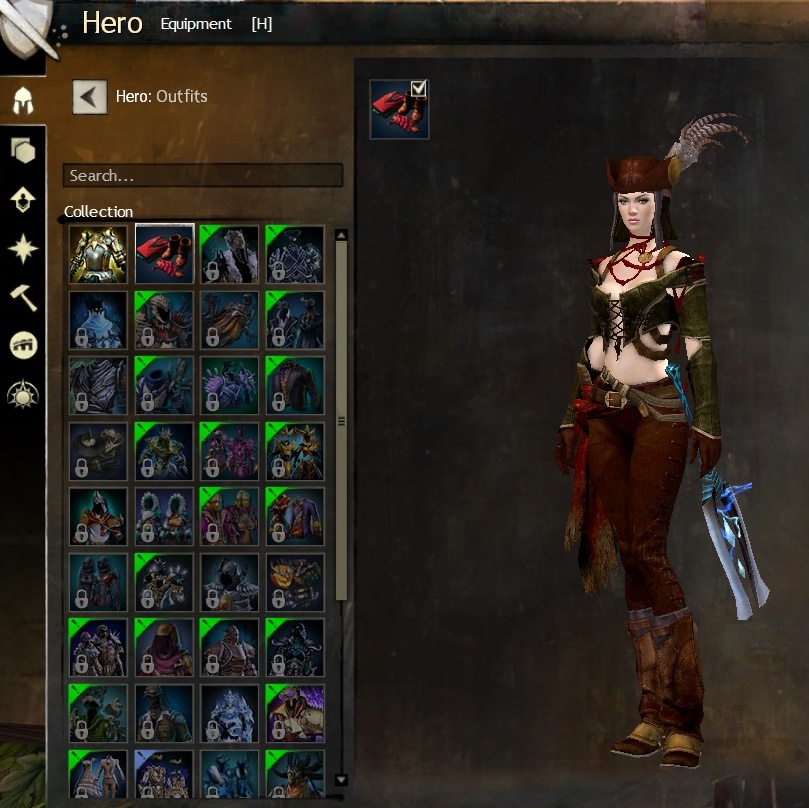Open the Equipment helmet tab
The height and width of the screenshot is (808, 809).
(23, 100)
